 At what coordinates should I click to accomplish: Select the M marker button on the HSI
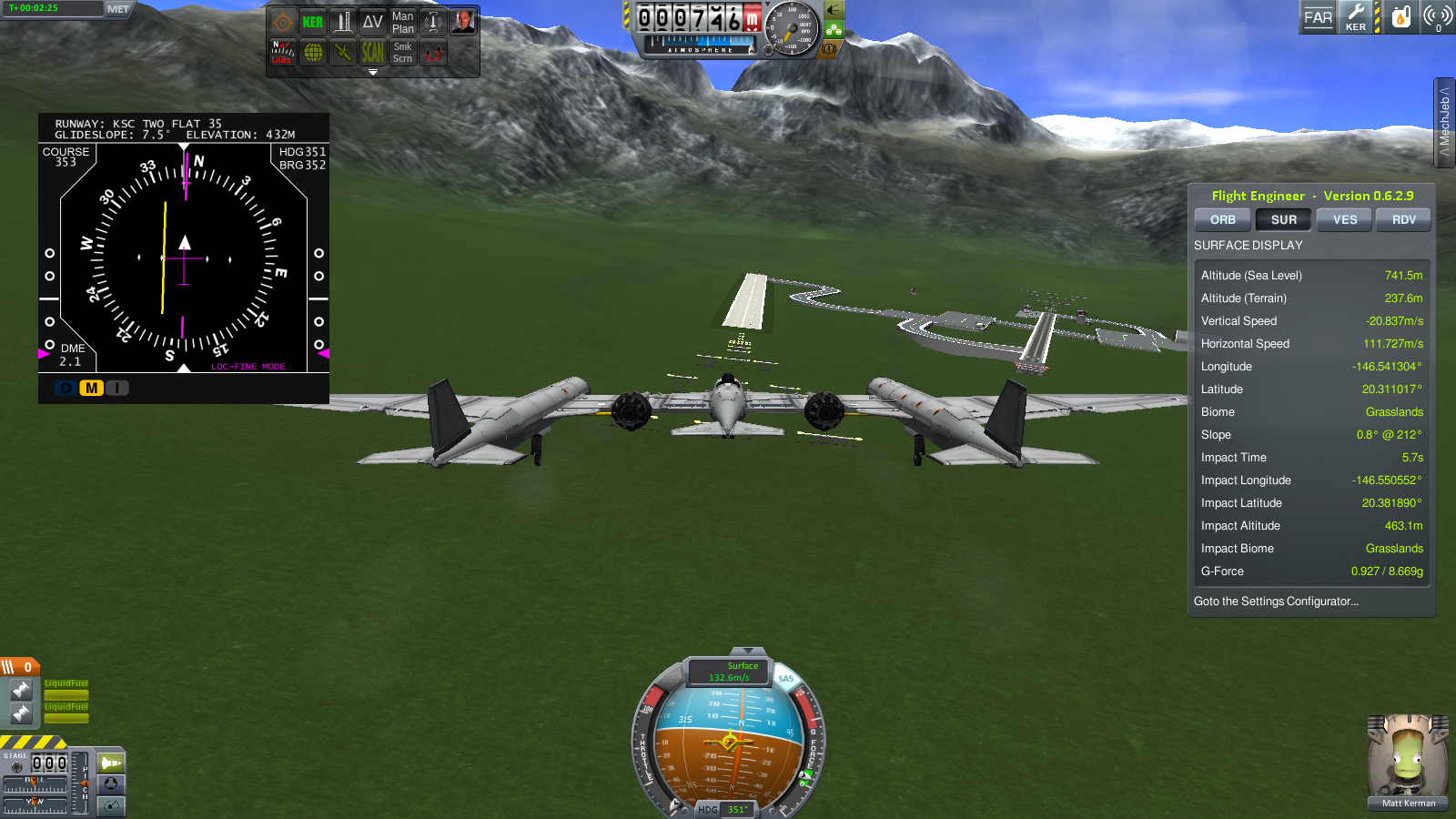91,389
